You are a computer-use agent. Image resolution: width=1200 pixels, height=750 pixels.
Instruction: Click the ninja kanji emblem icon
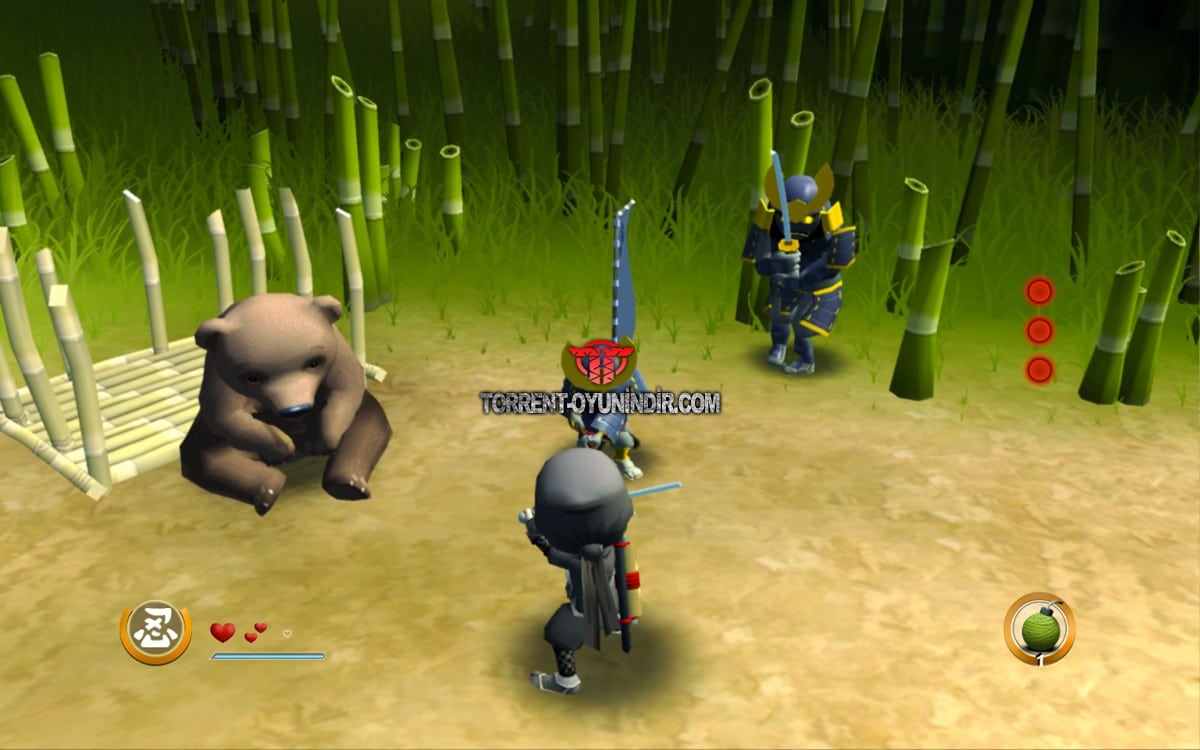click(156, 632)
